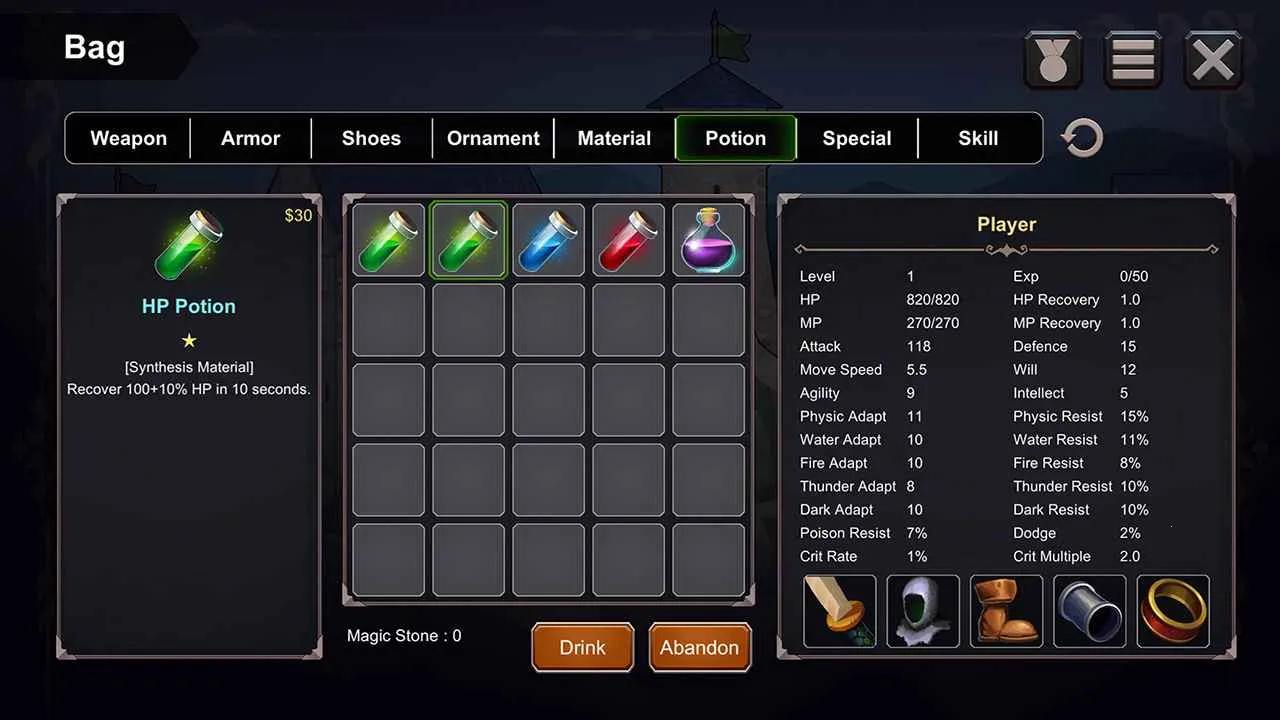Click the circular refresh arrow icon
1280x720 pixels.
coord(1082,139)
